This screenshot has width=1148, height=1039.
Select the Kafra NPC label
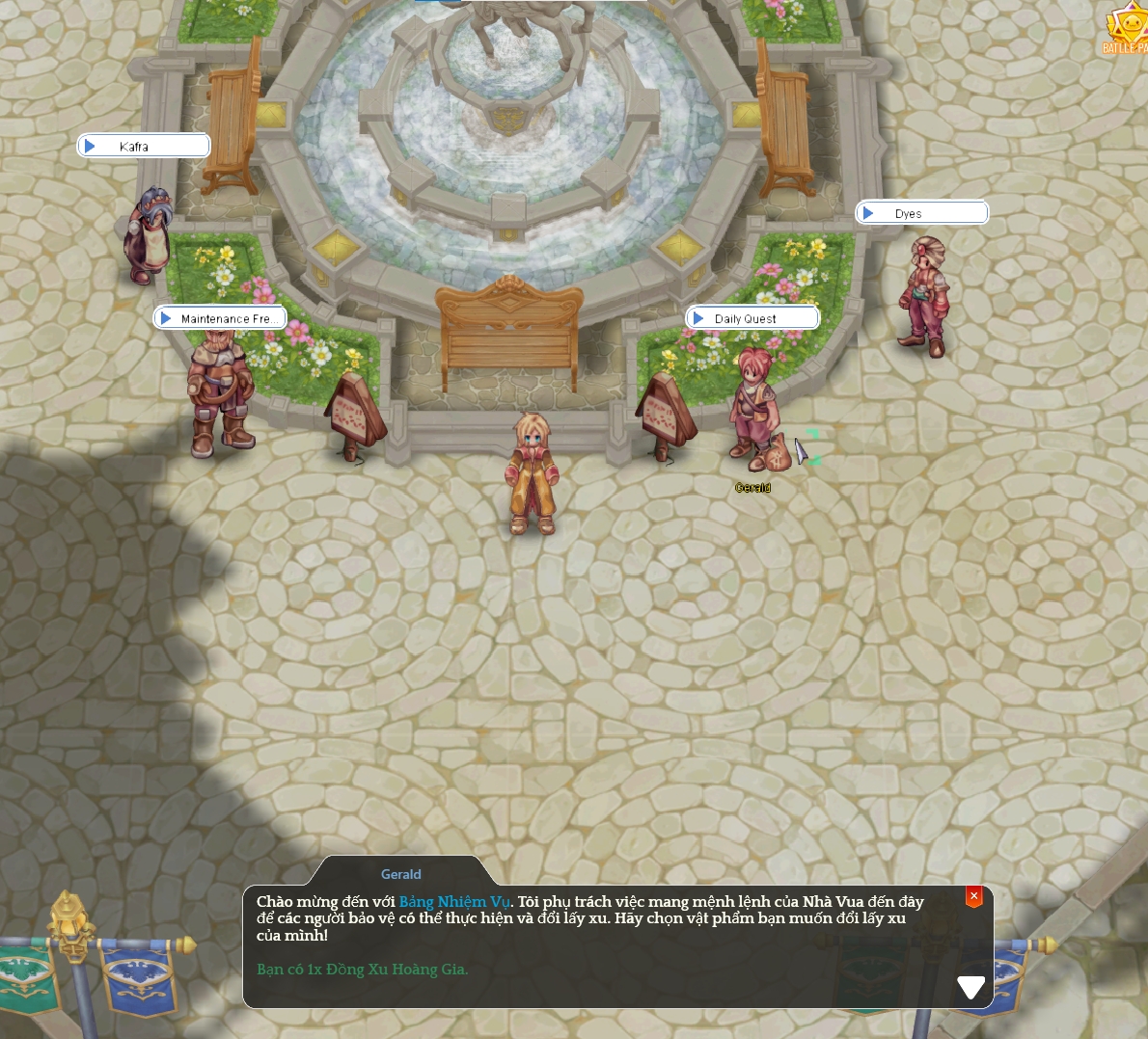tap(144, 146)
